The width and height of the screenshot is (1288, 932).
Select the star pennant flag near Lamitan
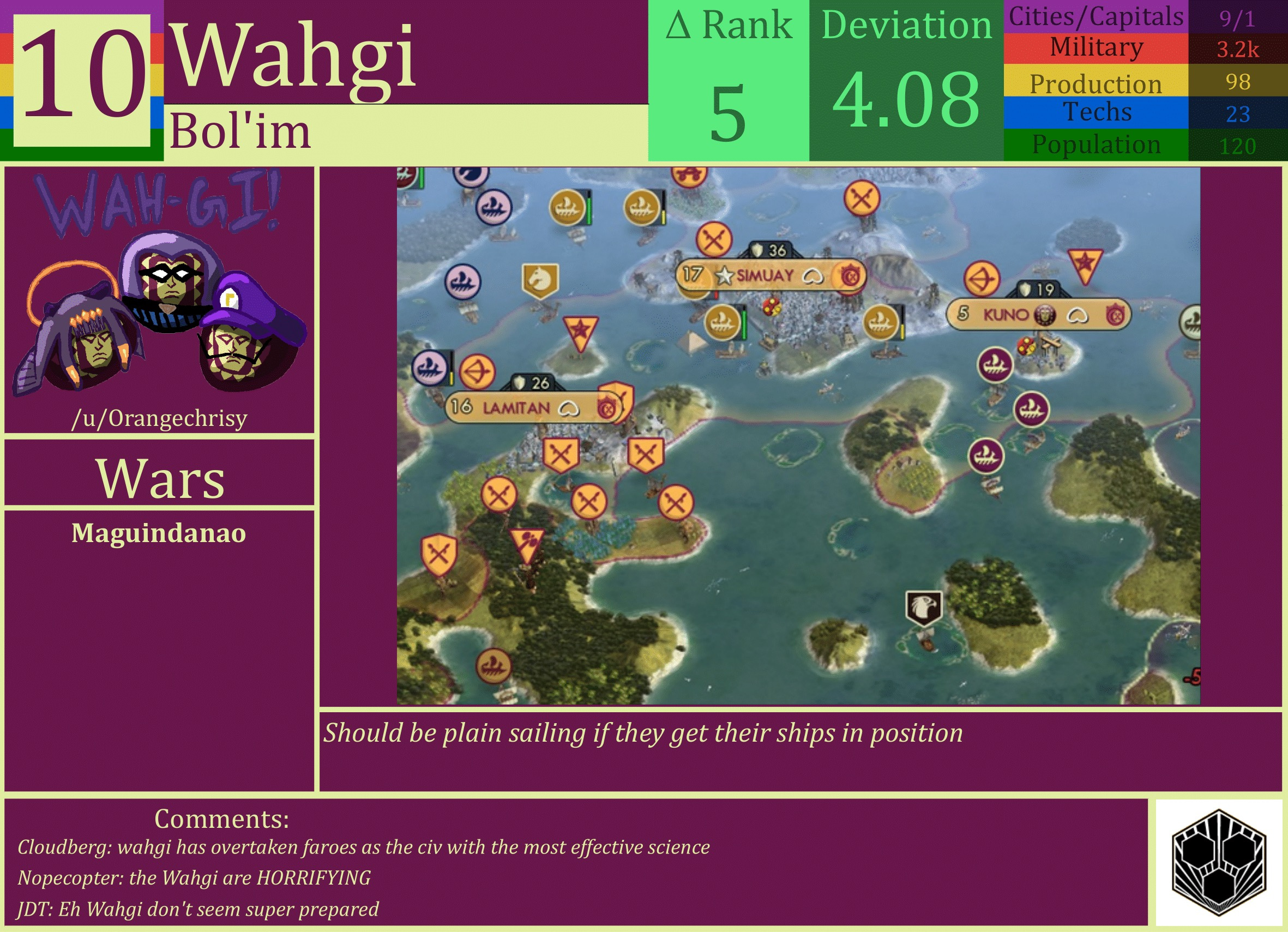pos(580,329)
